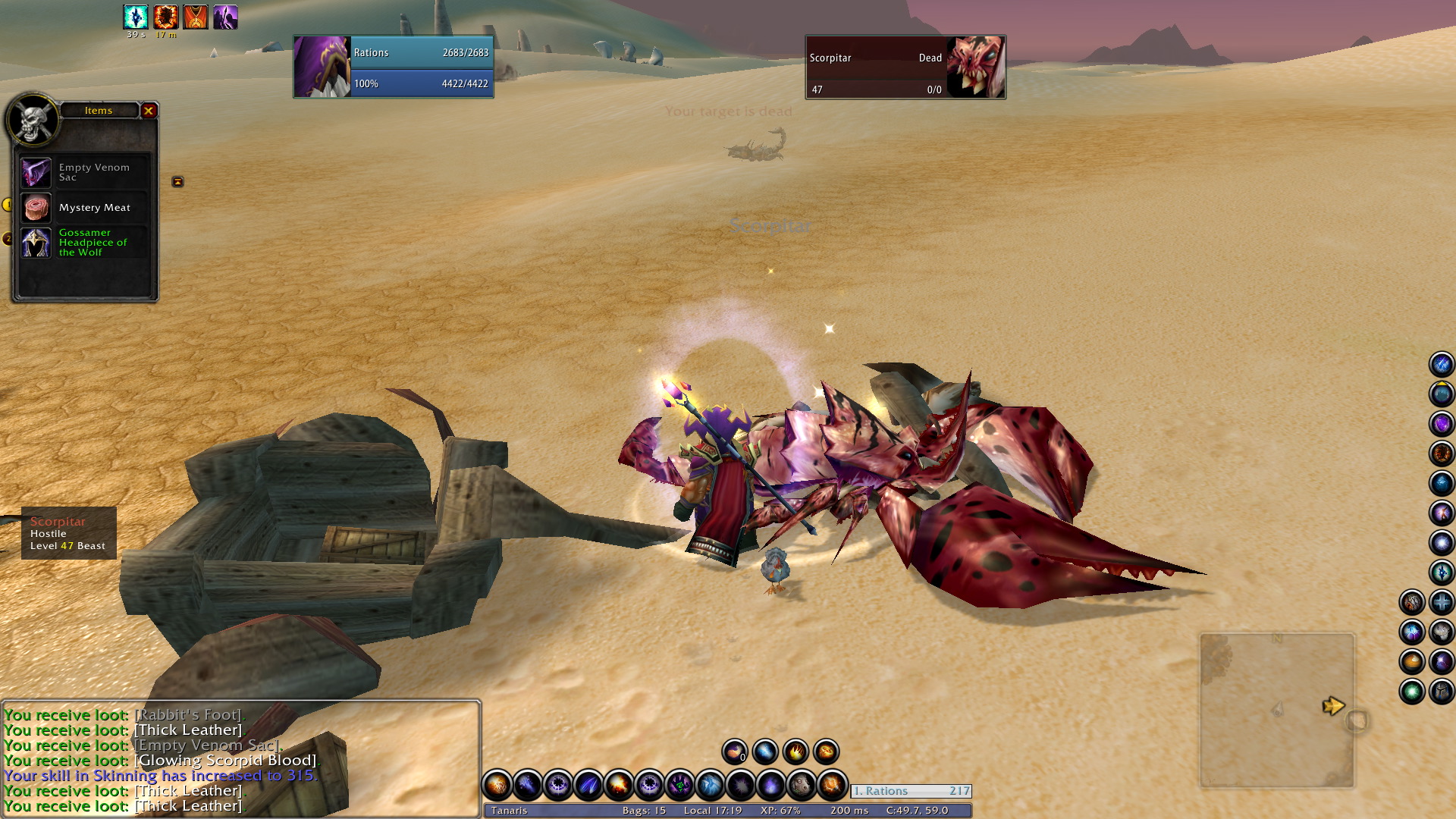Select the Rations player unit frame
This screenshot has width=1456, height=819.
click(x=394, y=67)
